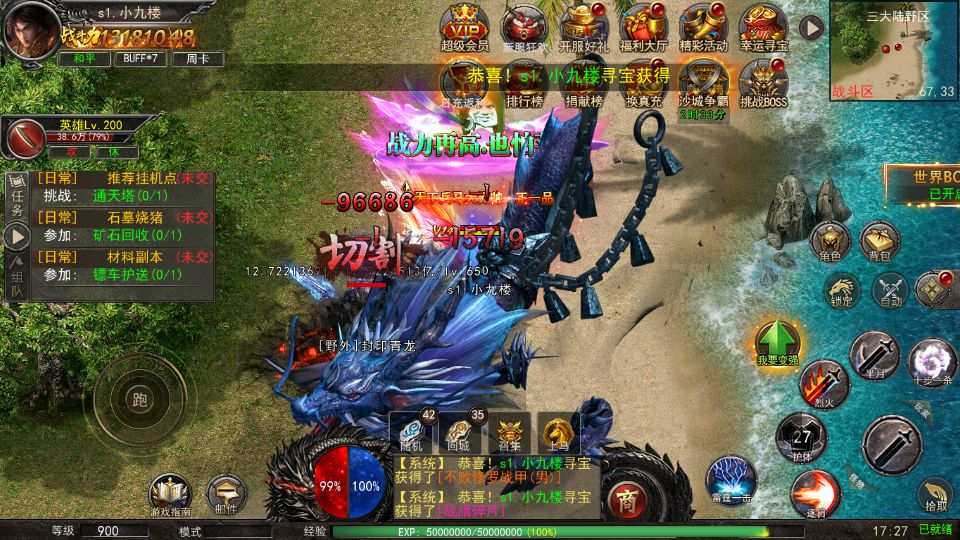Open the red 商 shop button
This screenshot has height=540, width=960.
tap(627, 497)
